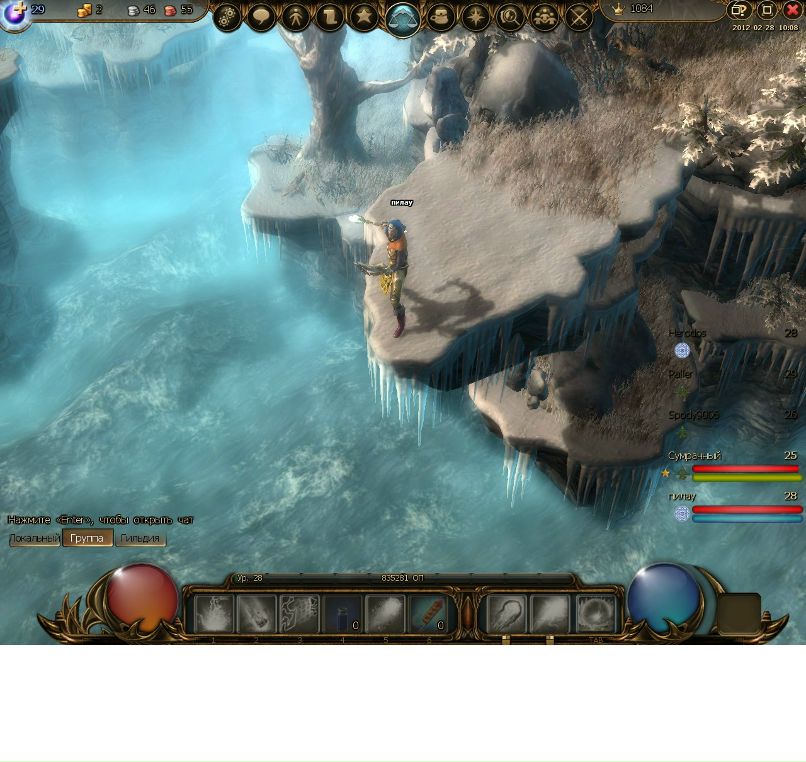Click the crossed swords icon

pos(579,17)
